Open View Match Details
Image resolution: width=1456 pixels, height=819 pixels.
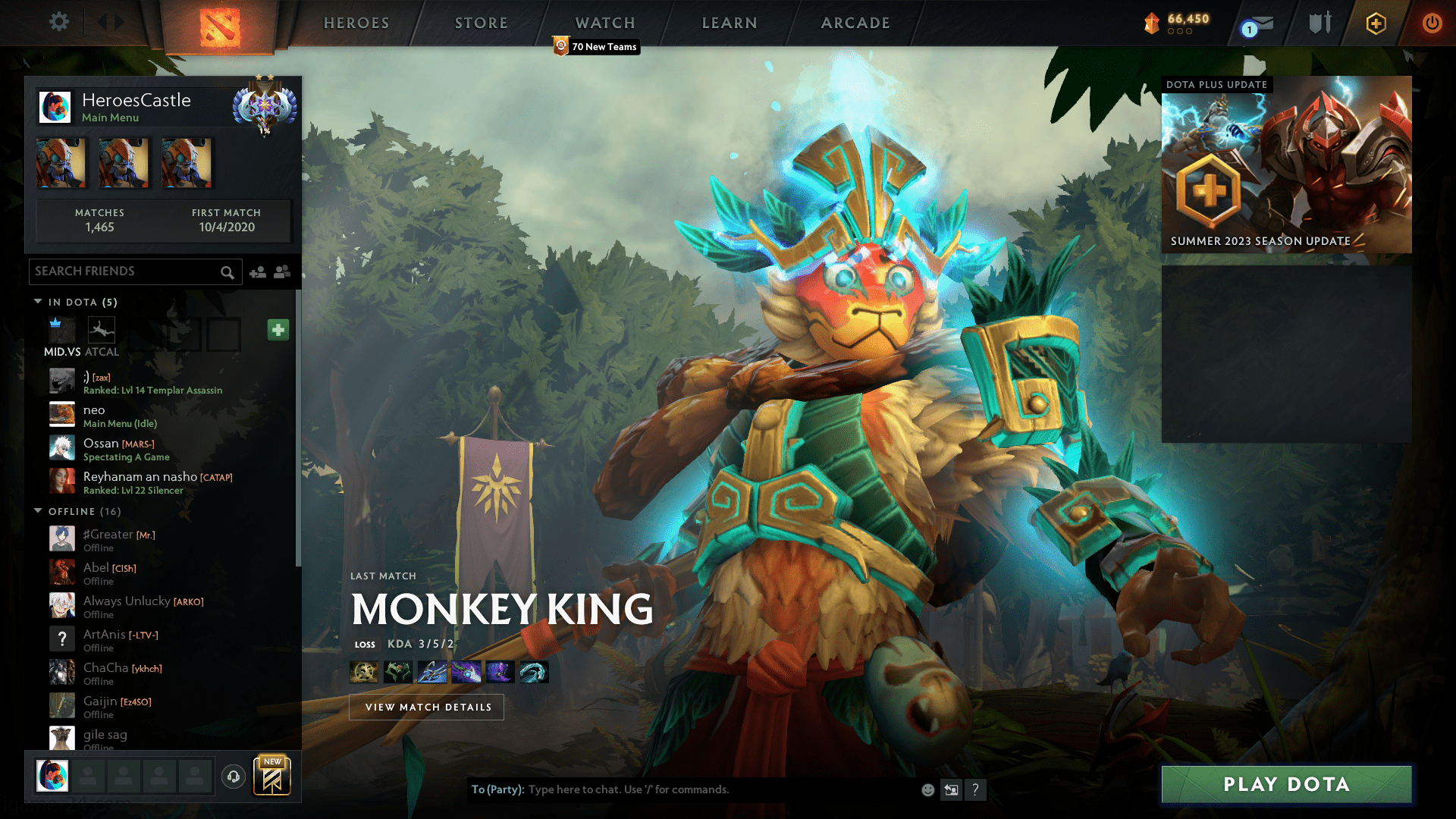click(426, 707)
